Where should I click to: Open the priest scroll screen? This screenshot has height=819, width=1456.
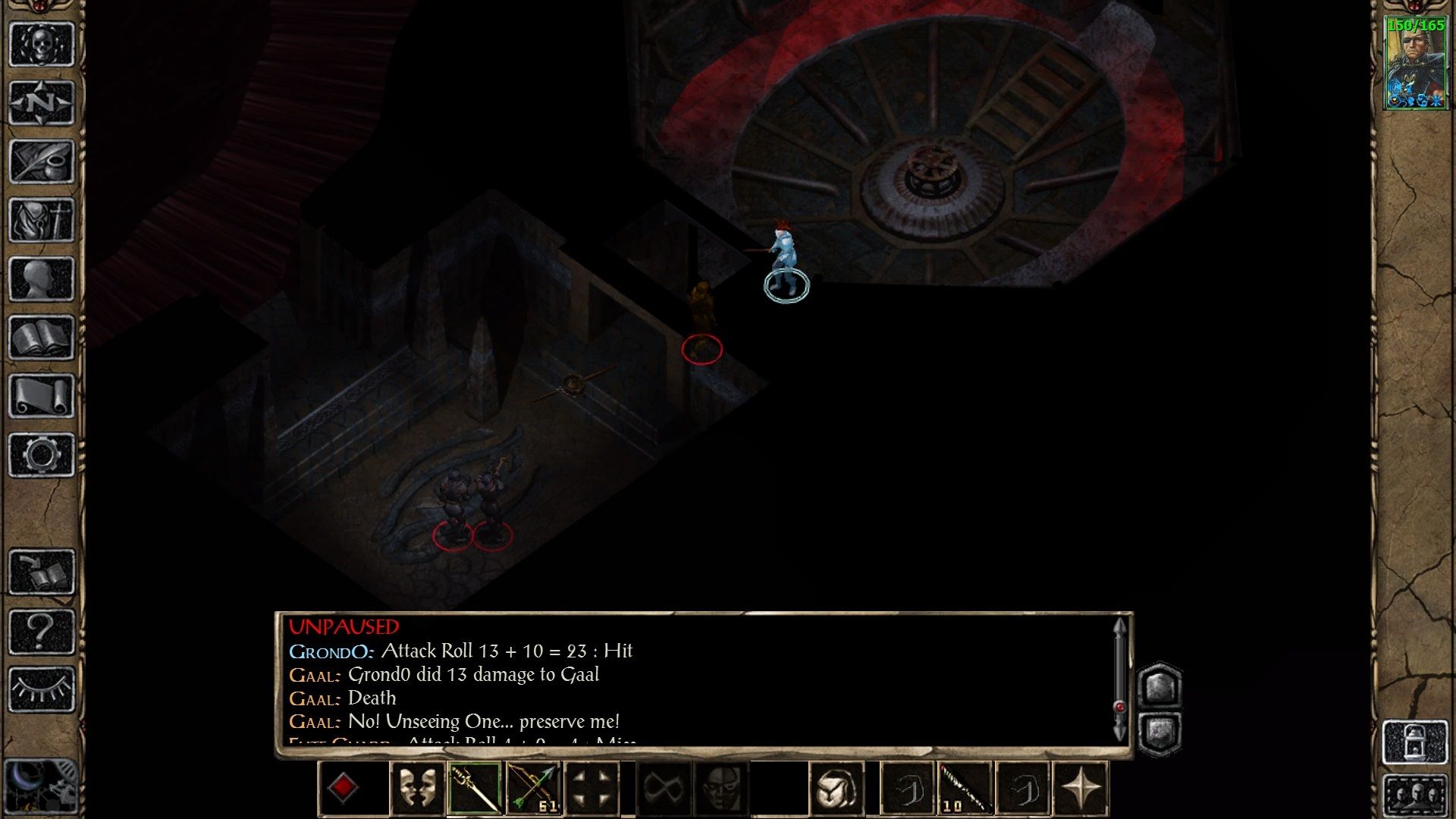pos(42,396)
